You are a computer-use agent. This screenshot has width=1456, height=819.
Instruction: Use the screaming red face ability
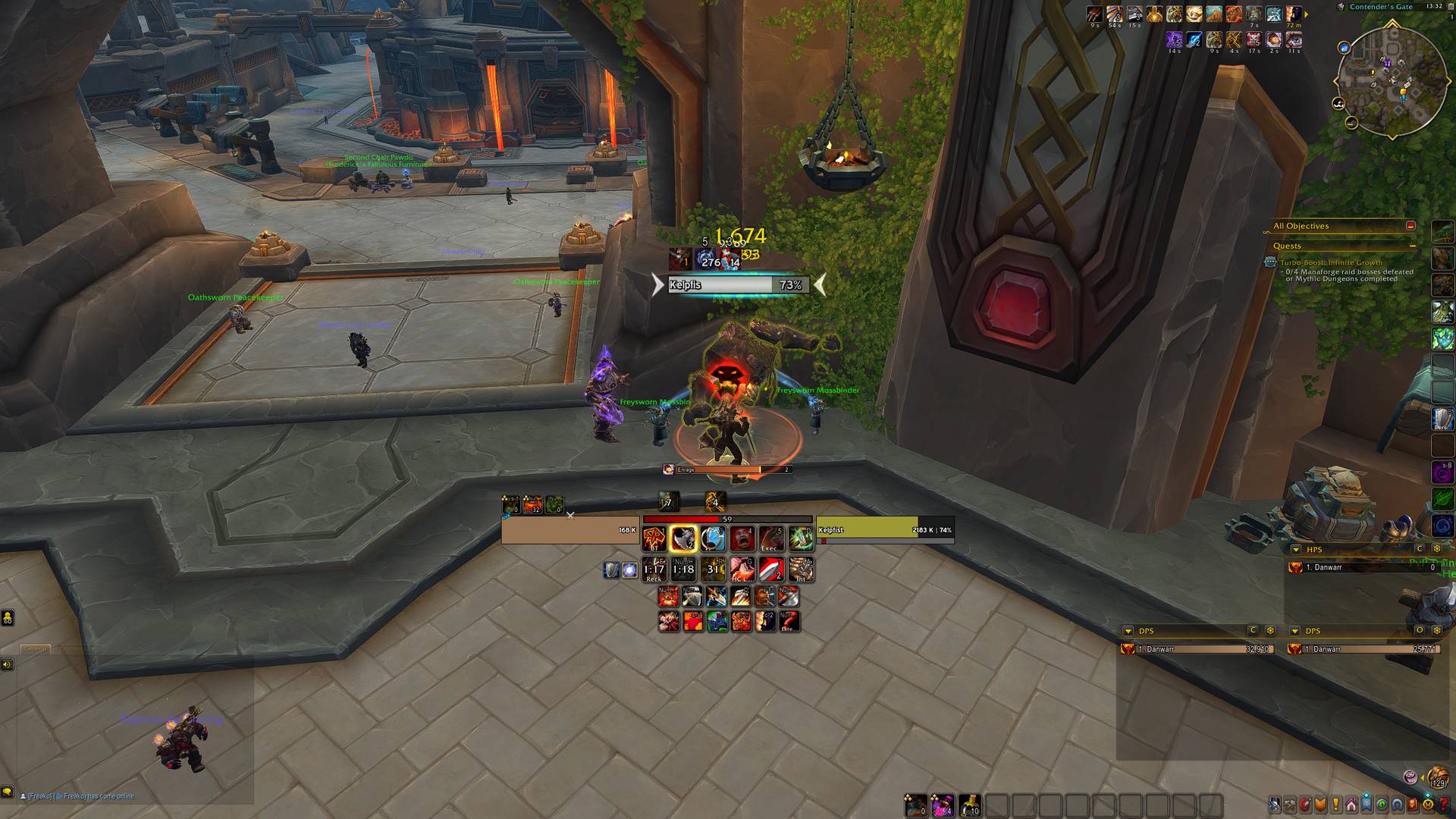[742, 538]
